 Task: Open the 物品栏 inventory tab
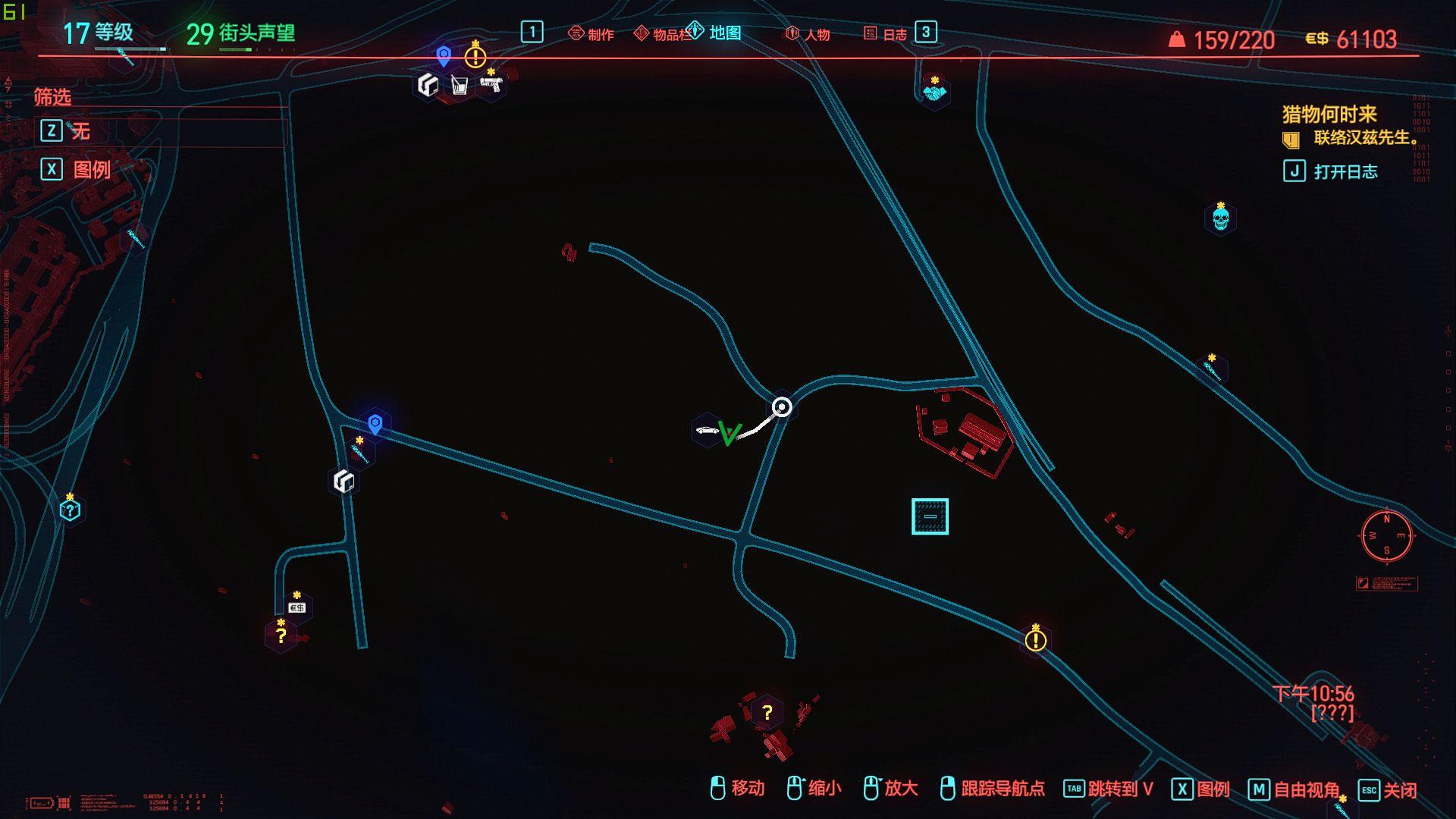click(x=662, y=34)
